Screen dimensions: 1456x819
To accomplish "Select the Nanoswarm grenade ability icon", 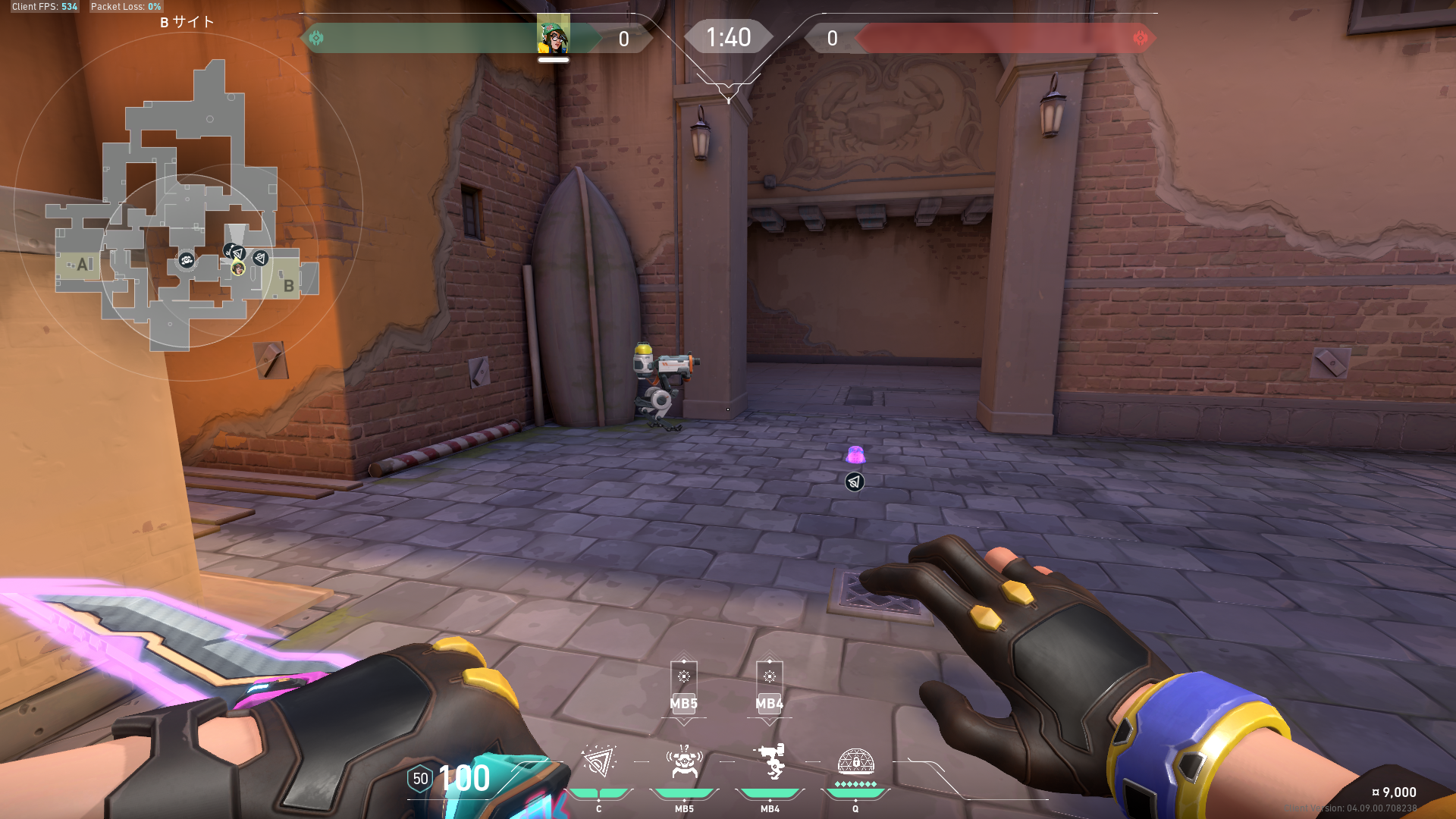I will tap(598, 762).
